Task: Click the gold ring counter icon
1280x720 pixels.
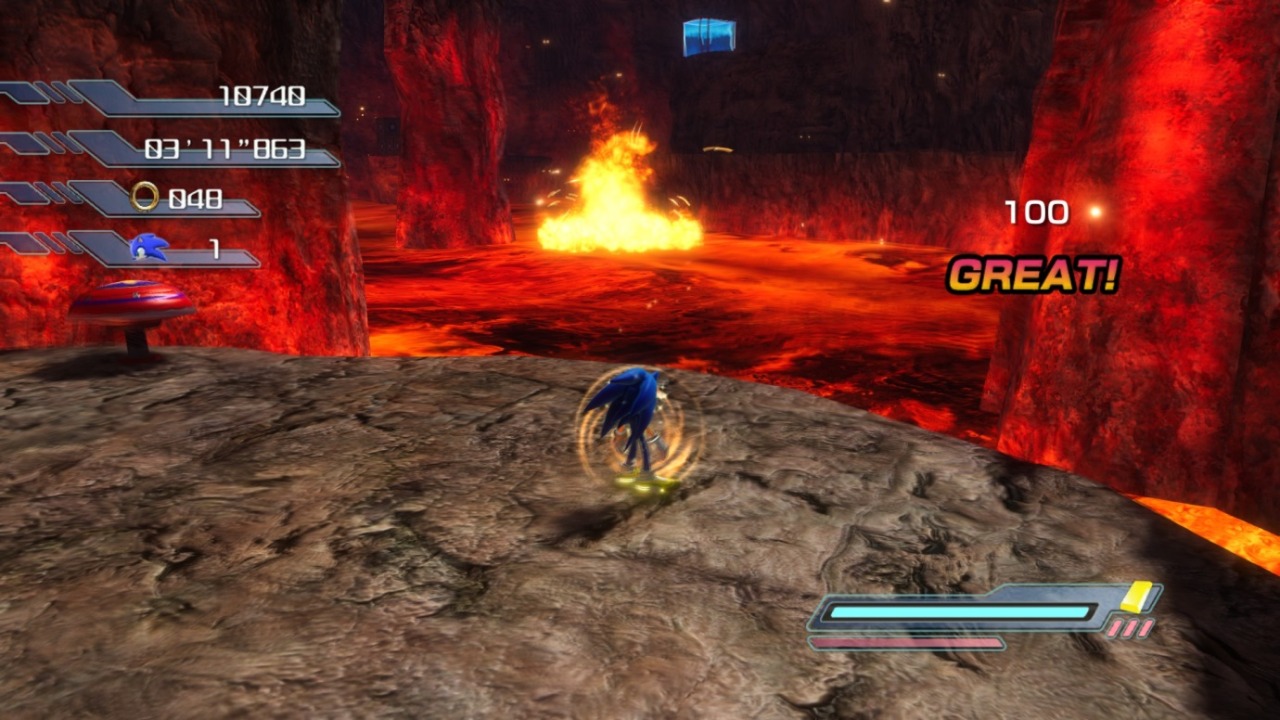Action: tap(146, 197)
